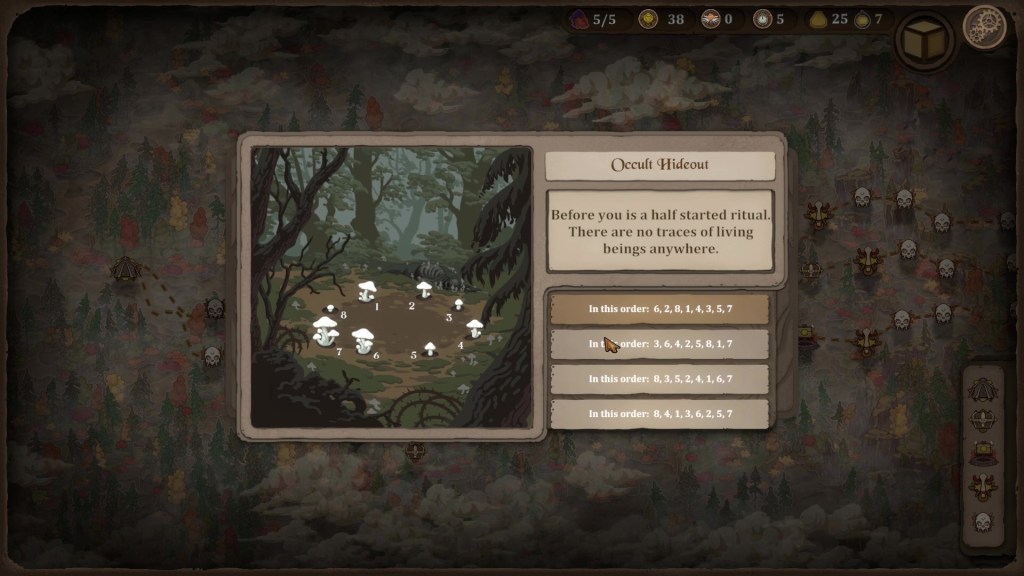Pick the order starting 8, 3, 5, 2

coord(659,379)
